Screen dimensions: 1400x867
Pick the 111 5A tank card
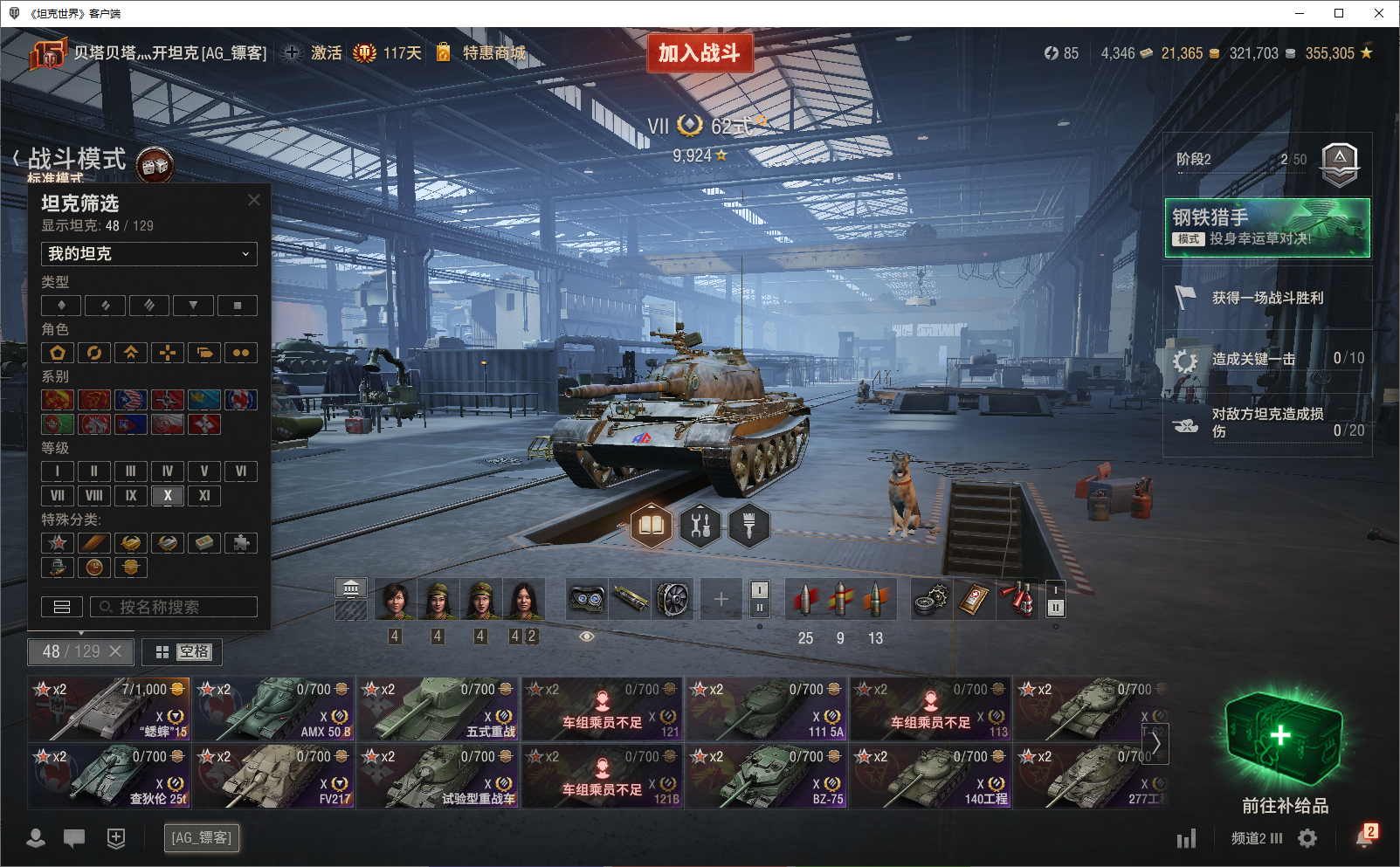tap(767, 709)
